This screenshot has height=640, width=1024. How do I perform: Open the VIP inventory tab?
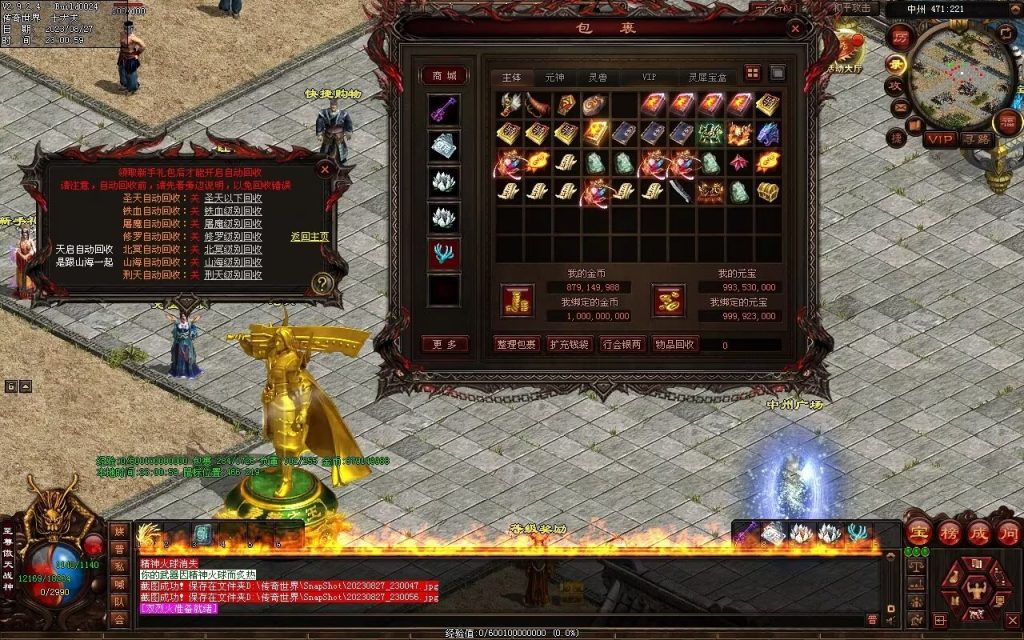click(x=649, y=77)
